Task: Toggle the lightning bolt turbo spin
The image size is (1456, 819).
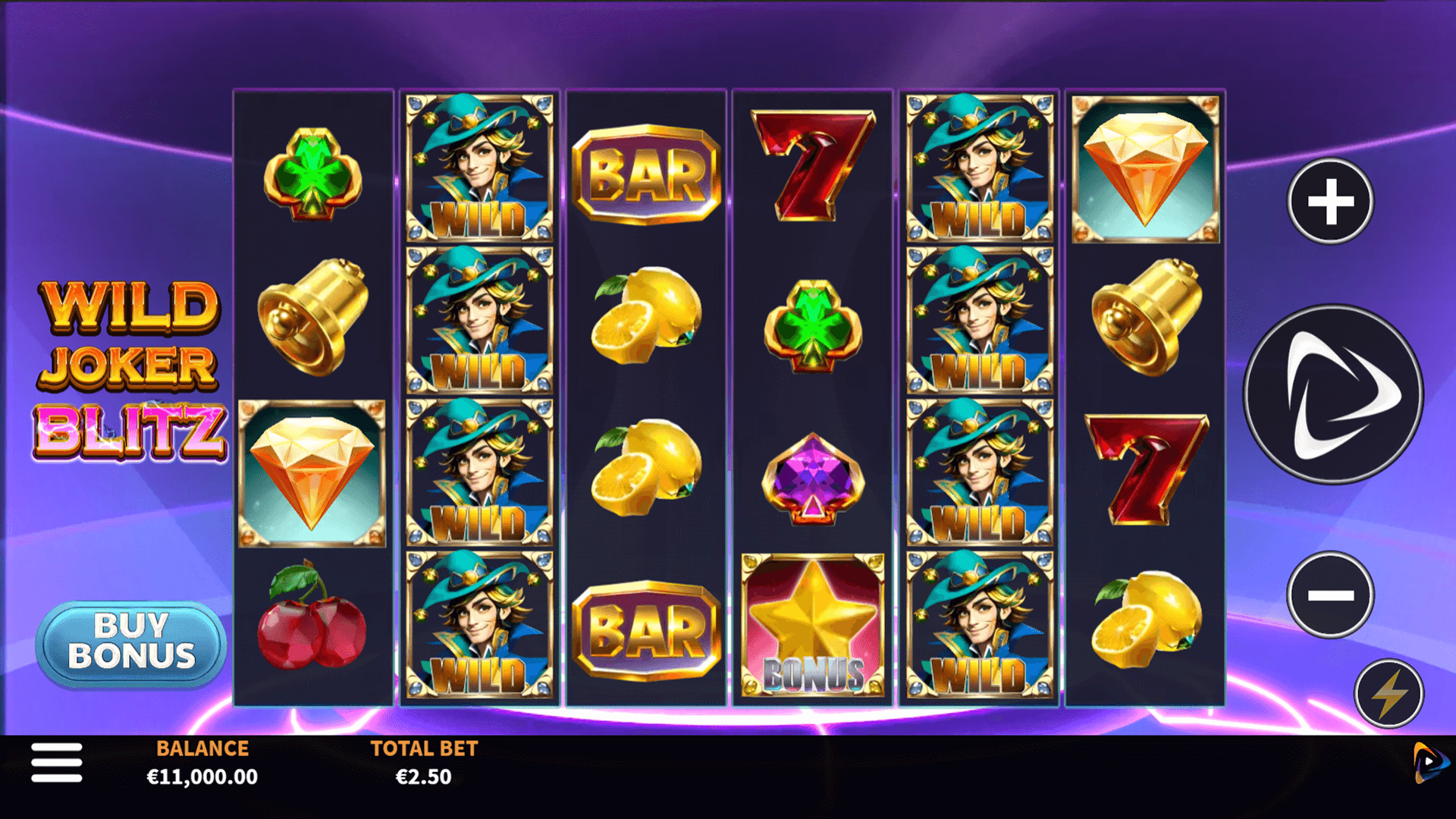Action: pyautogui.click(x=1389, y=694)
